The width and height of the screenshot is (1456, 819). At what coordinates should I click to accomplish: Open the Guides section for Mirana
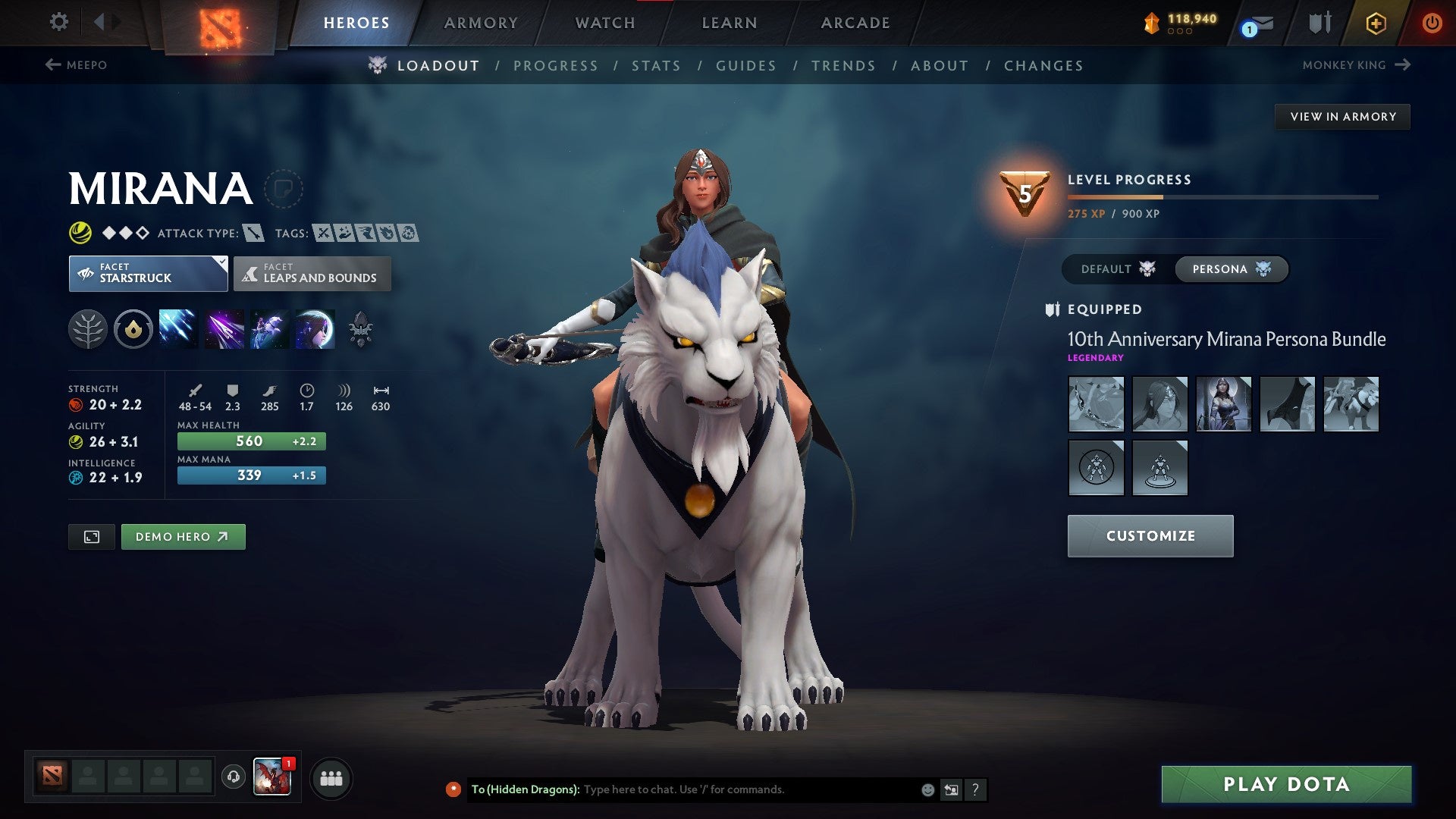745,66
